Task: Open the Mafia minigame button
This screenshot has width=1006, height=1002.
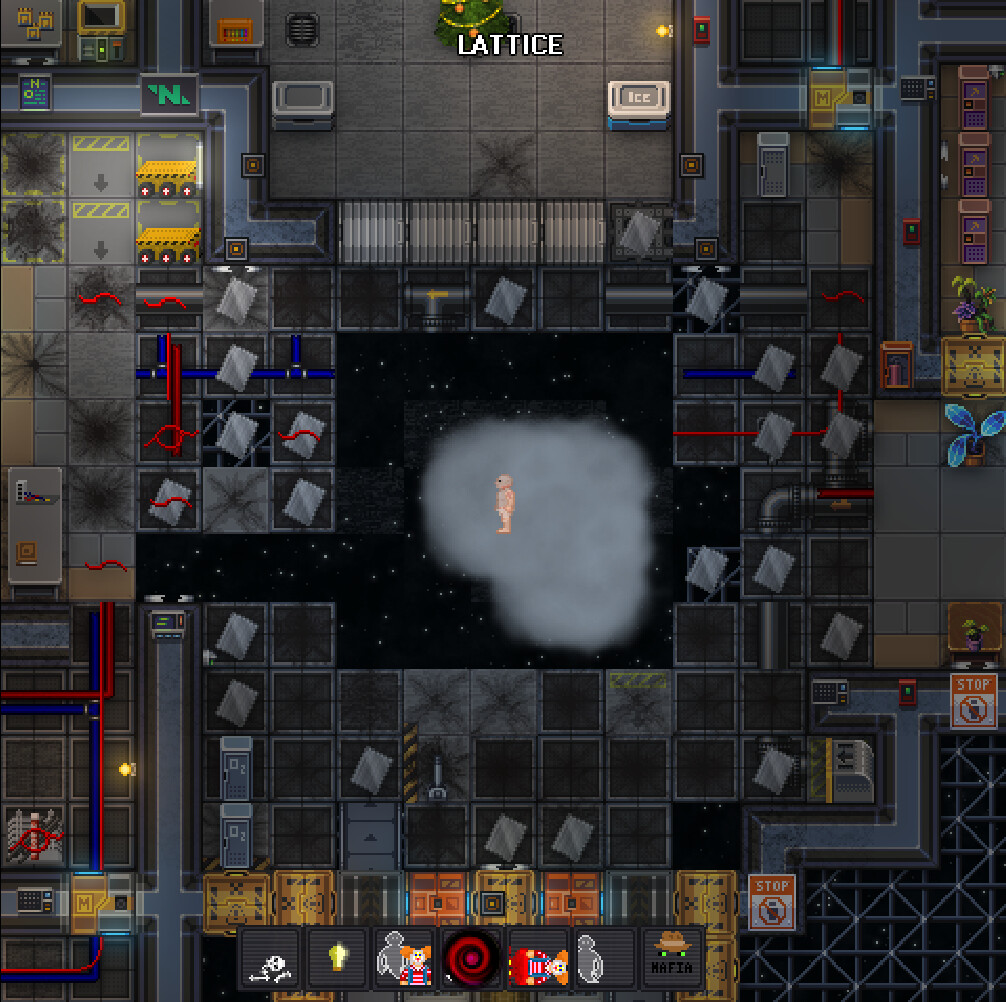Action: pyautogui.click(x=672, y=959)
